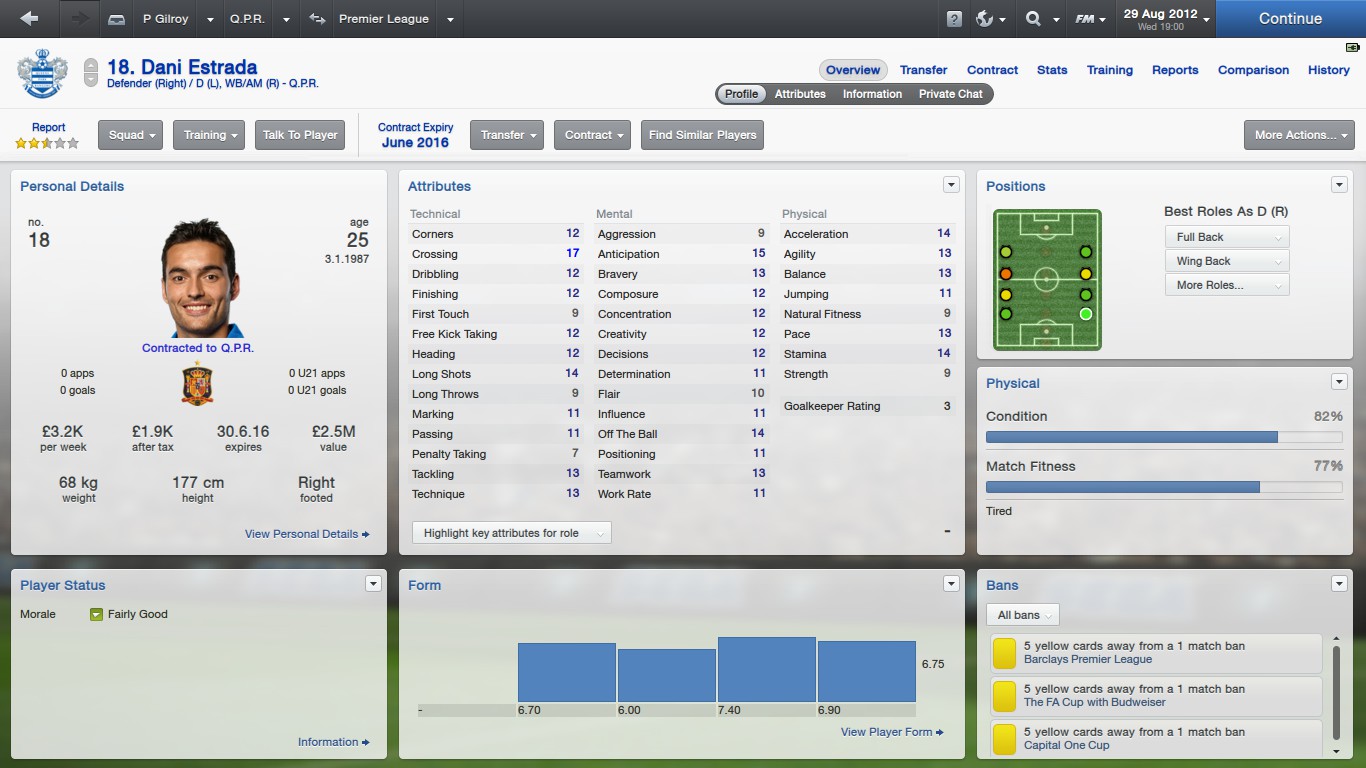The height and width of the screenshot is (768, 1366).
Task: Open the Squad dropdown button
Action: (130, 135)
